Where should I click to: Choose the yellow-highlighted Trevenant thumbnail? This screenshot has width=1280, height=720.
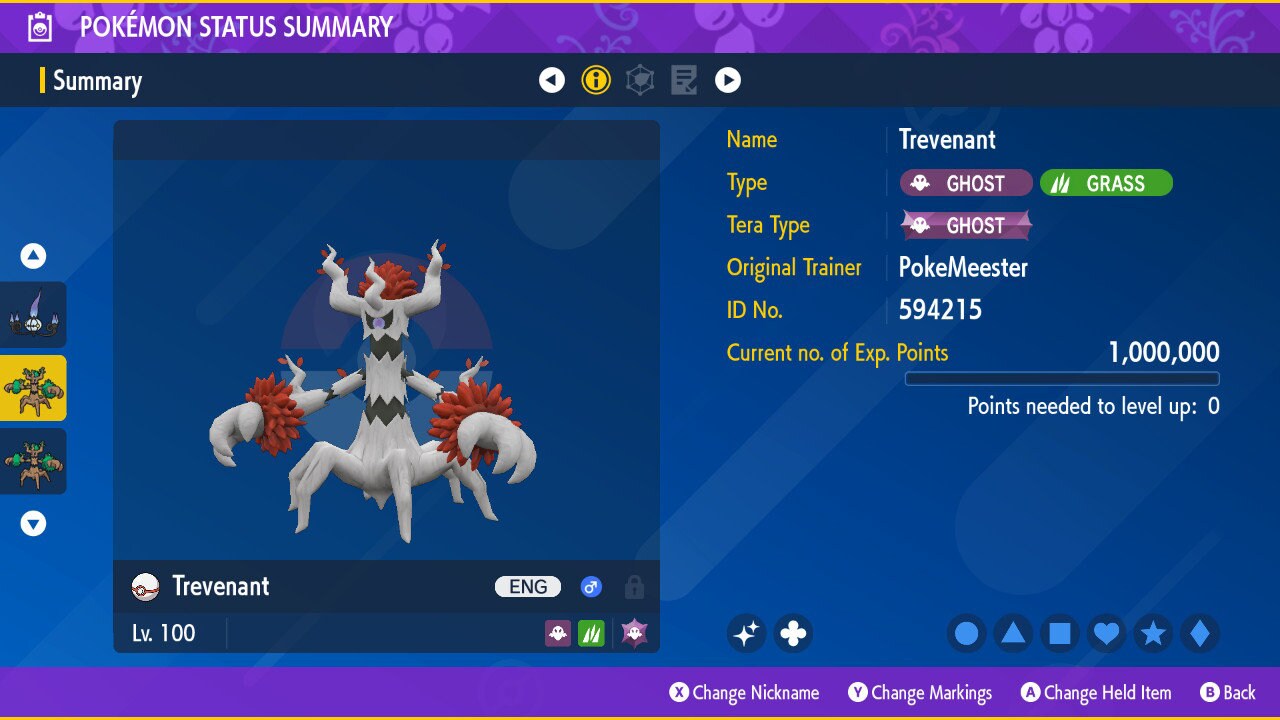click(33, 388)
